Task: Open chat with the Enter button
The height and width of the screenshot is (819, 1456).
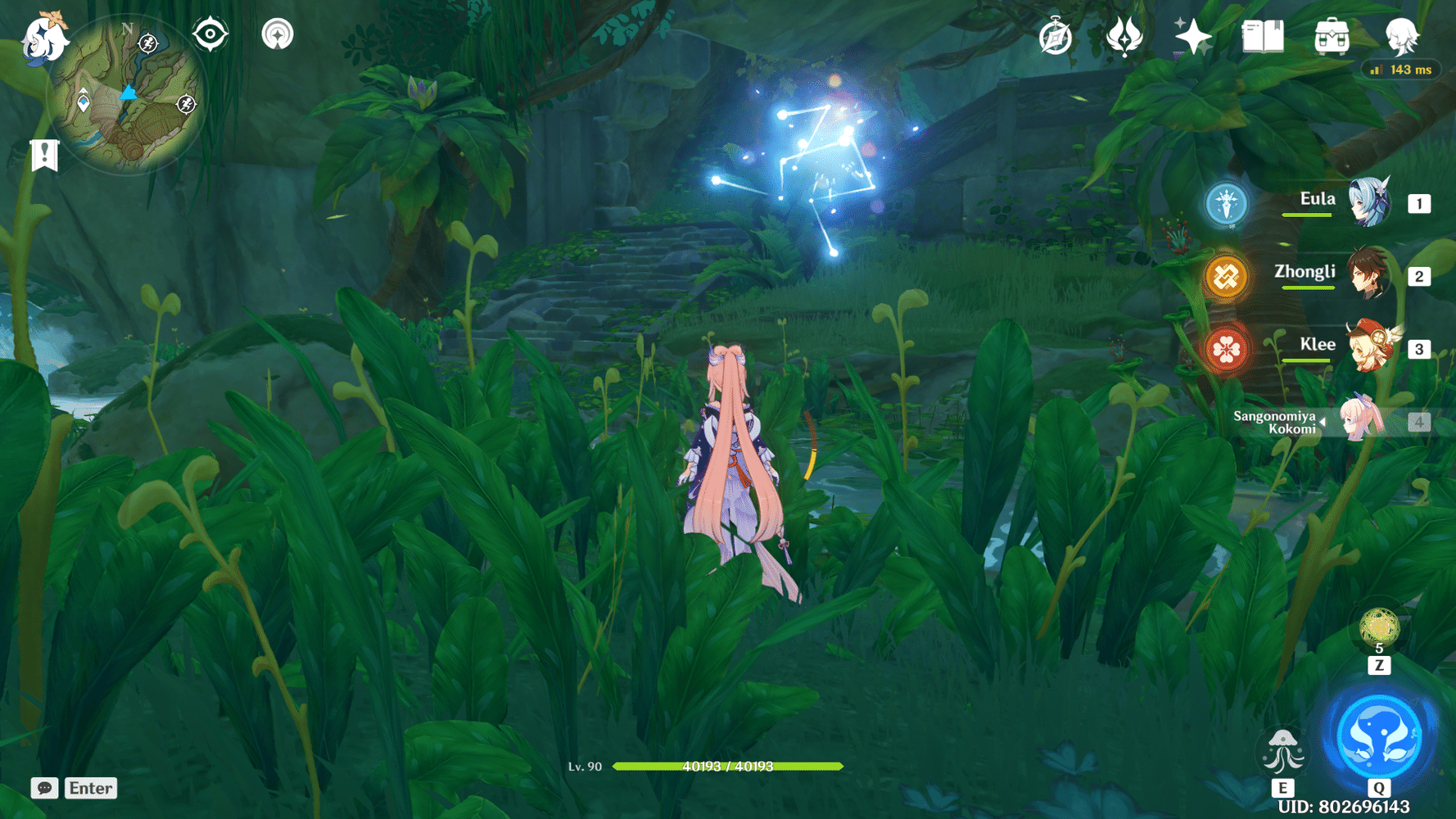Action: coord(90,788)
